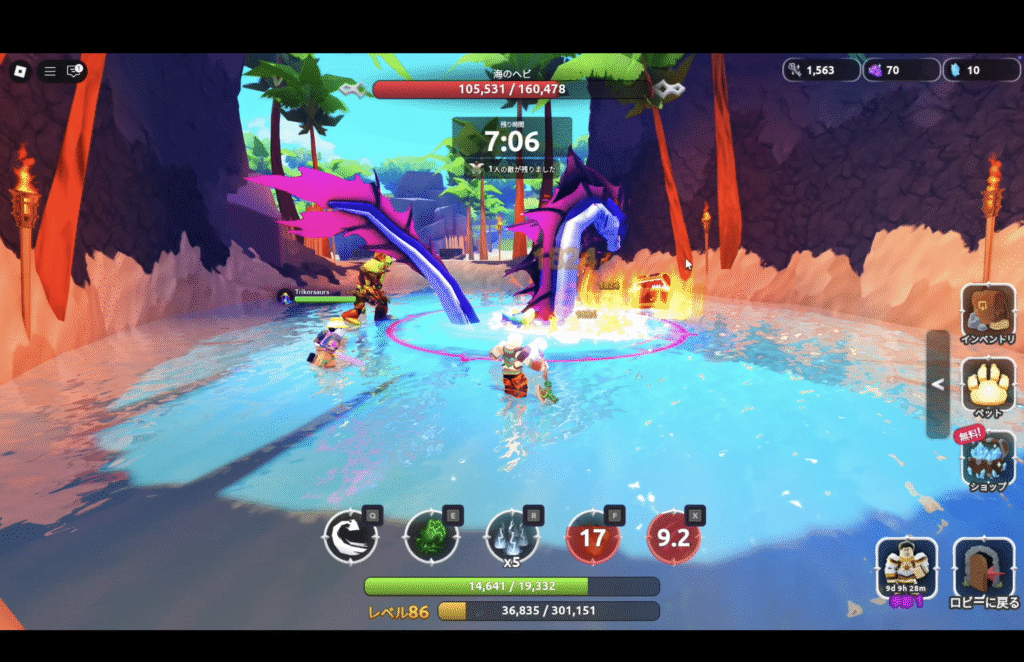
Task: Click the ability on 9.2 second cooldown
Action: click(673, 538)
